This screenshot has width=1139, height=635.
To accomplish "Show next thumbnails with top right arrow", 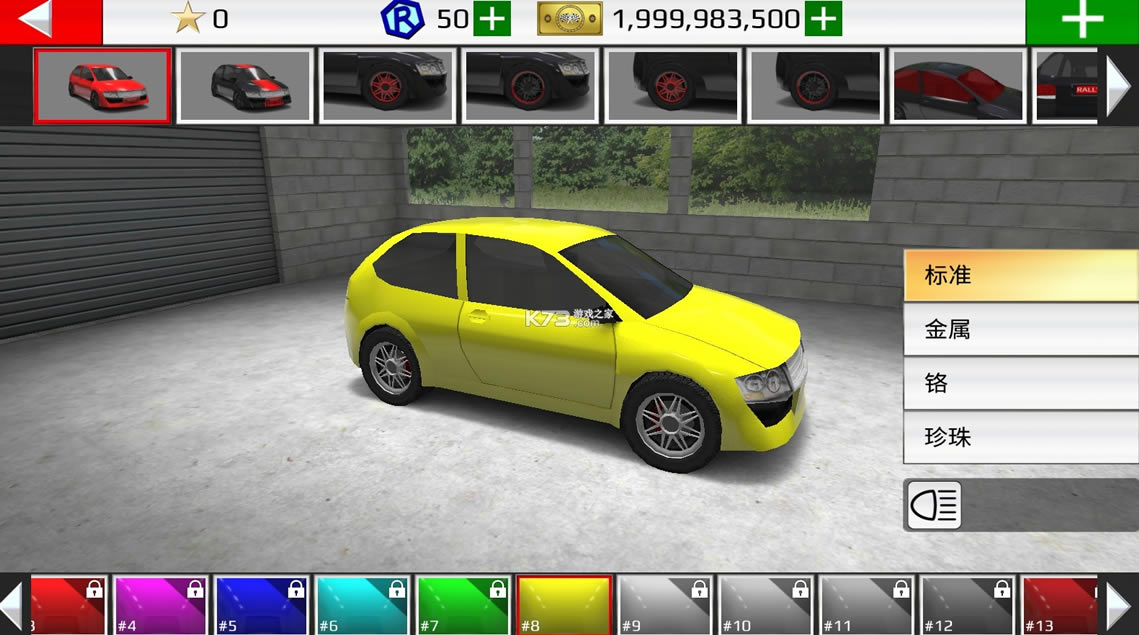I will click(x=1118, y=85).
